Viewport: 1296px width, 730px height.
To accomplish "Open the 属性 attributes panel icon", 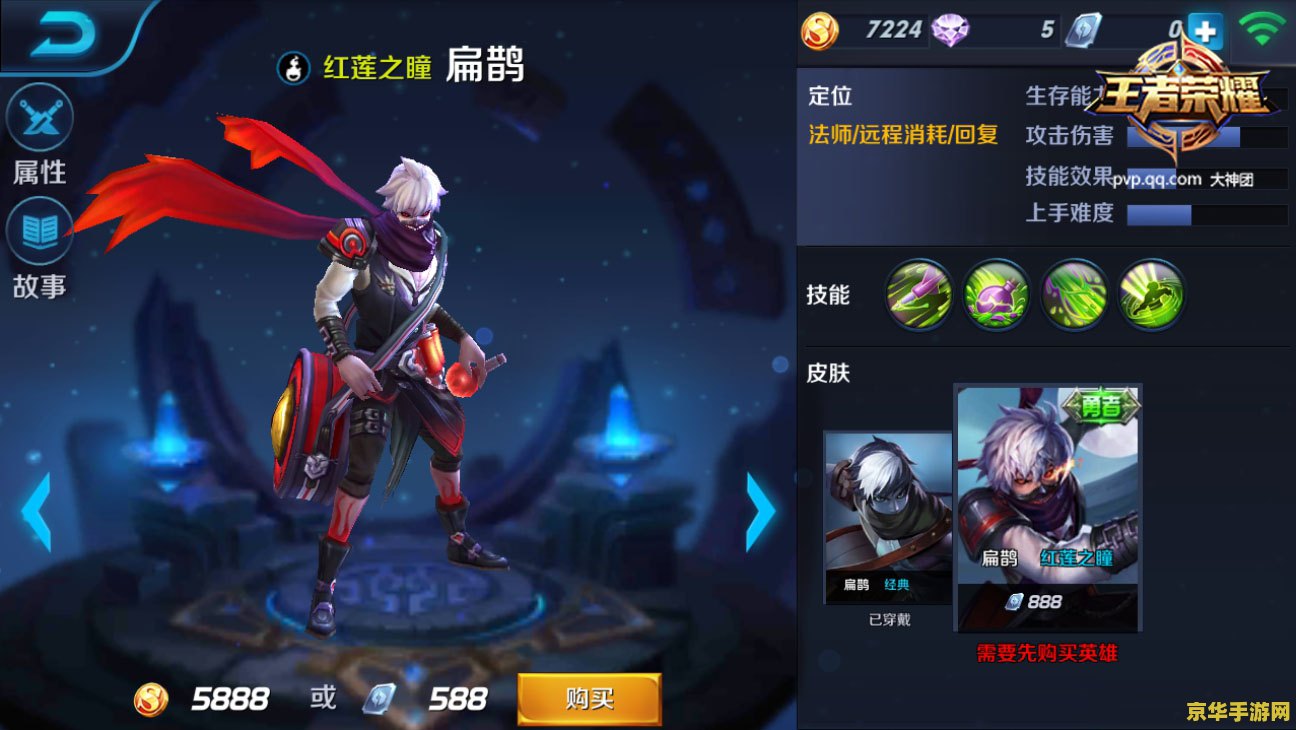I will (x=41, y=118).
